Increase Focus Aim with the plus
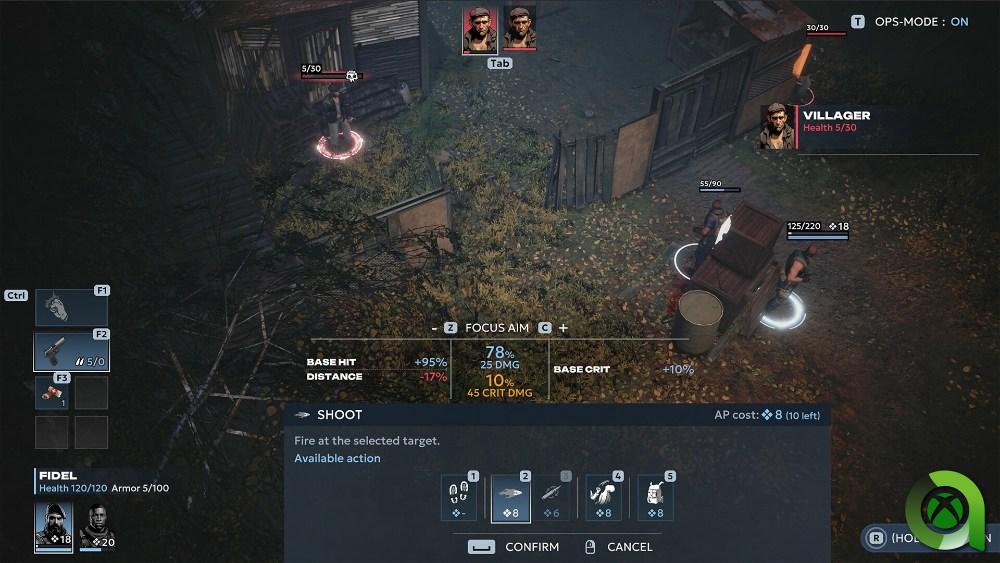 (x=564, y=328)
